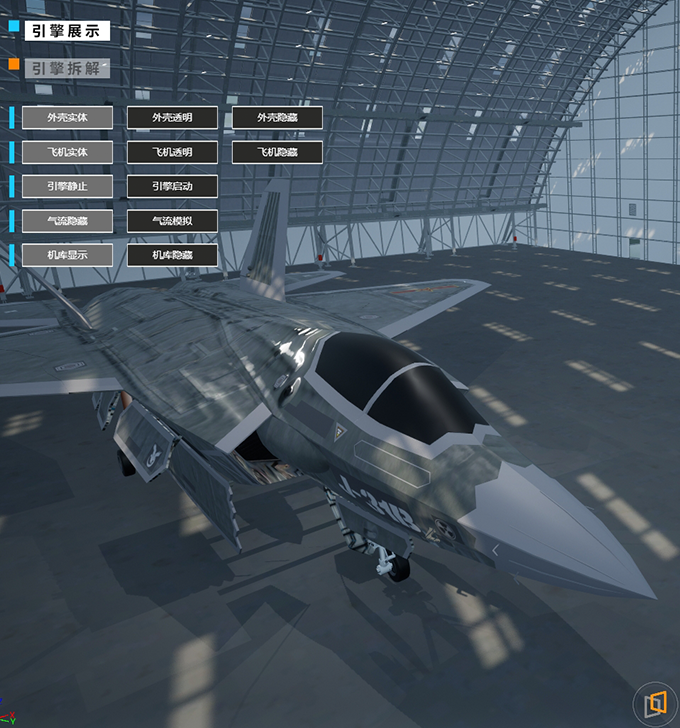680x728 pixels.
Task: Hide the hangar via 机库隐藏
Action: [172, 255]
